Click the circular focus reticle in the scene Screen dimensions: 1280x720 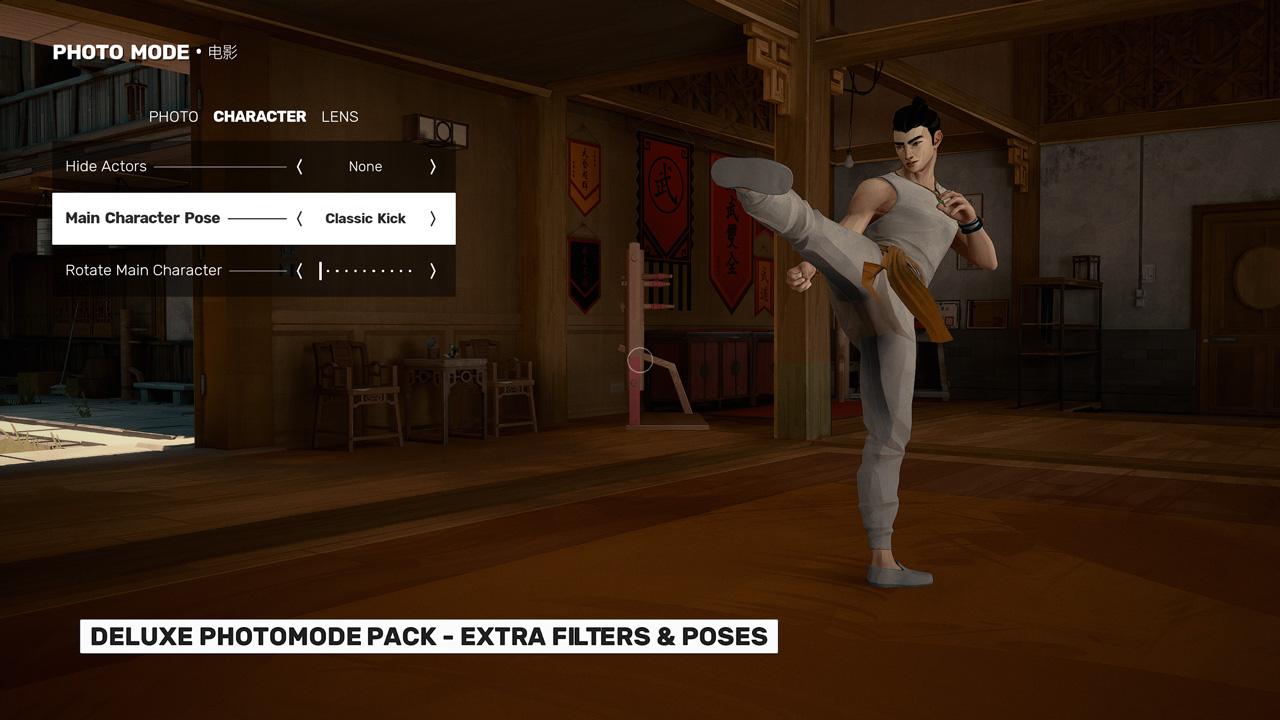click(x=641, y=360)
